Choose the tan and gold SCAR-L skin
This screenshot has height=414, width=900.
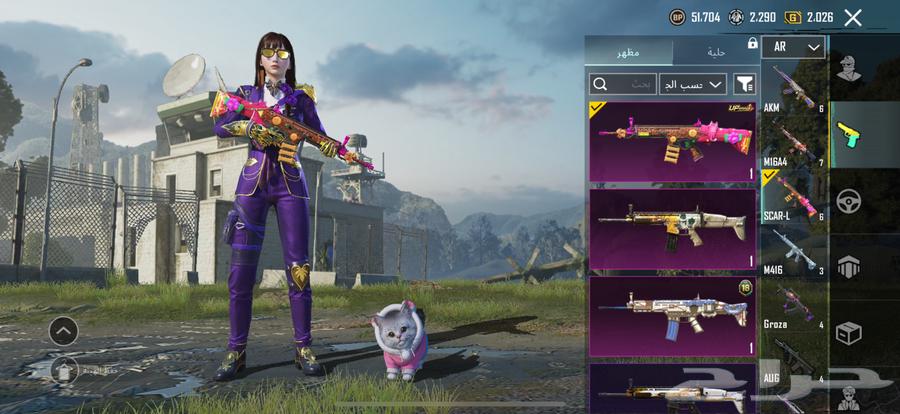click(x=672, y=228)
